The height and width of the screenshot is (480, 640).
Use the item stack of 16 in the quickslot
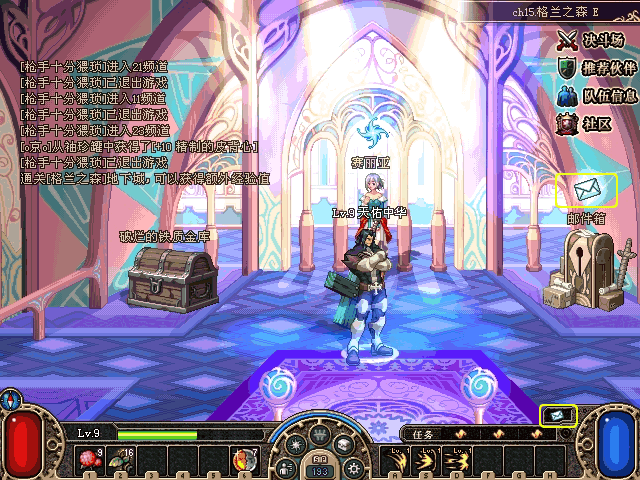click(x=121, y=460)
